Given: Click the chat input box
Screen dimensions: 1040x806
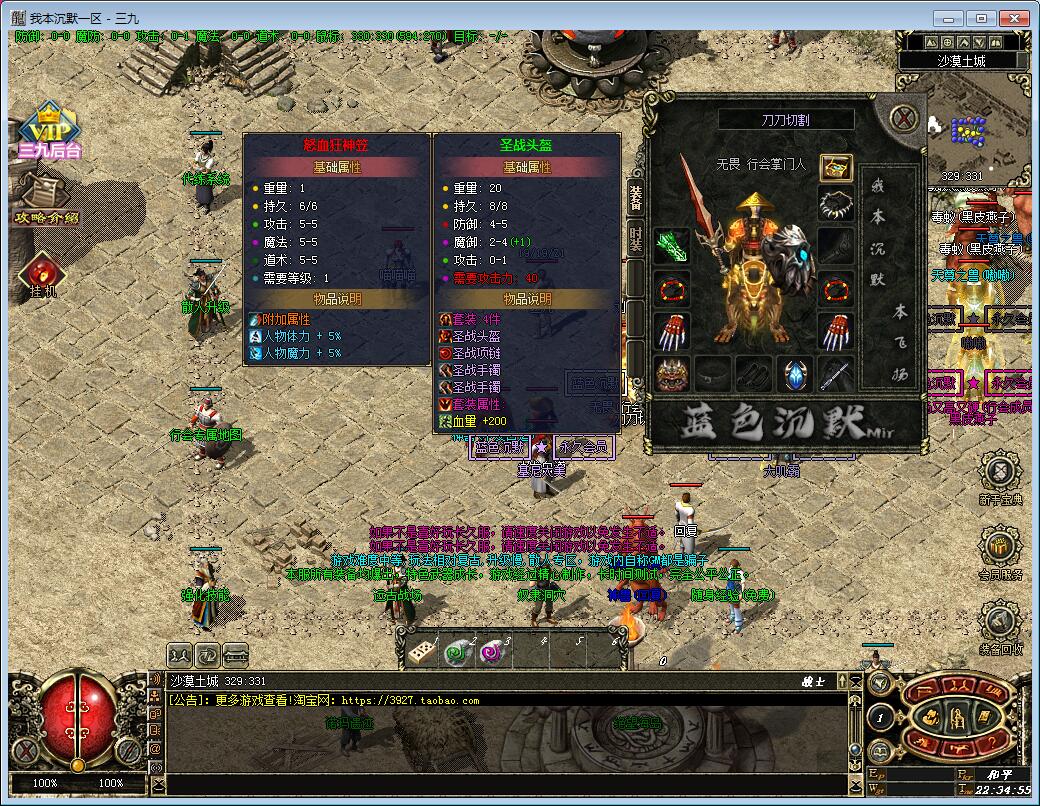Looking at the screenshot, I should pos(500,783).
